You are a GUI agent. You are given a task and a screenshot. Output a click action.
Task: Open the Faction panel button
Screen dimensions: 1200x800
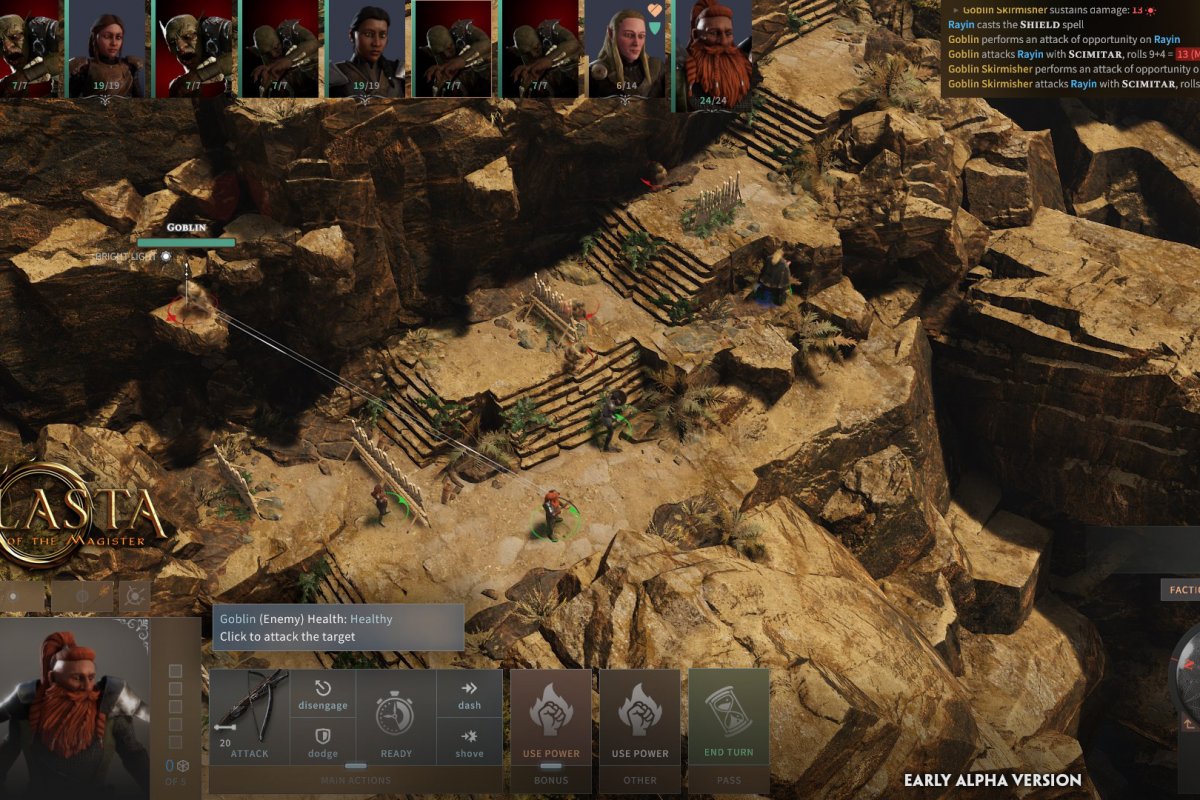[x=1180, y=590]
